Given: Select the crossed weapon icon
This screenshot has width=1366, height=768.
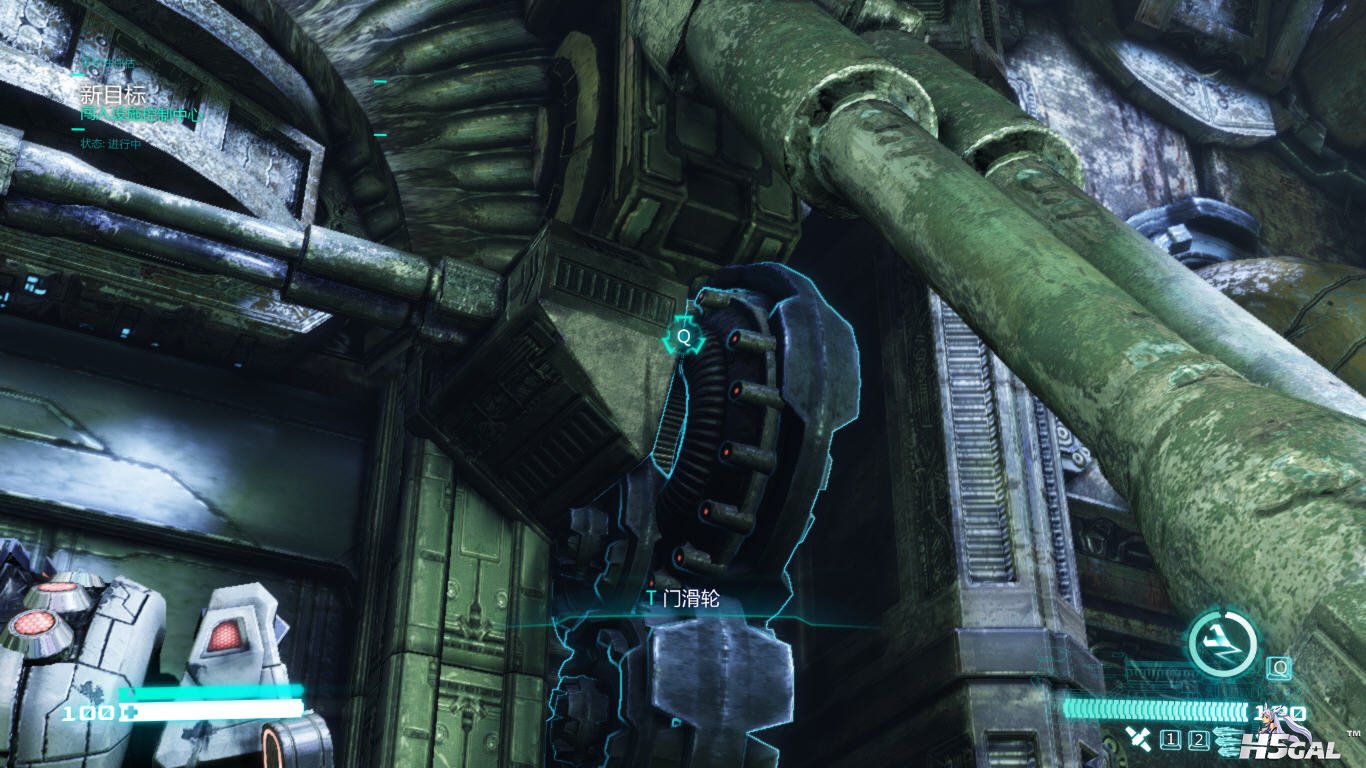Looking at the screenshot, I should pyautogui.click(x=1136, y=739).
